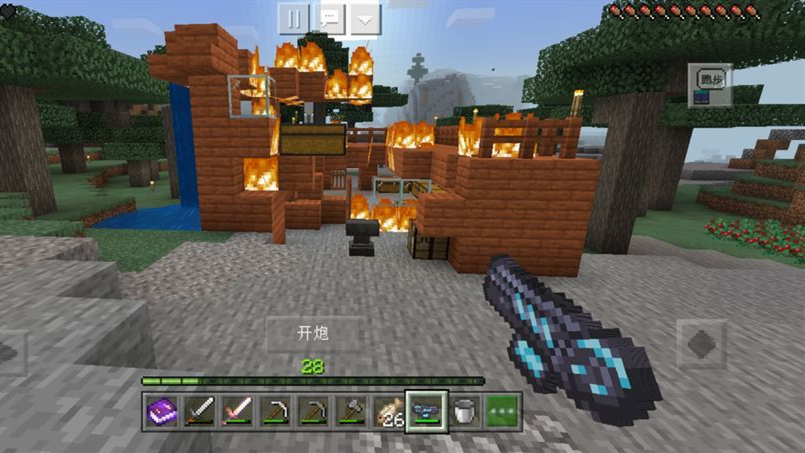The width and height of the screenshot is (805, 453).
Task: Toggle the 跑步 sprint button
Action: point(710,77)
